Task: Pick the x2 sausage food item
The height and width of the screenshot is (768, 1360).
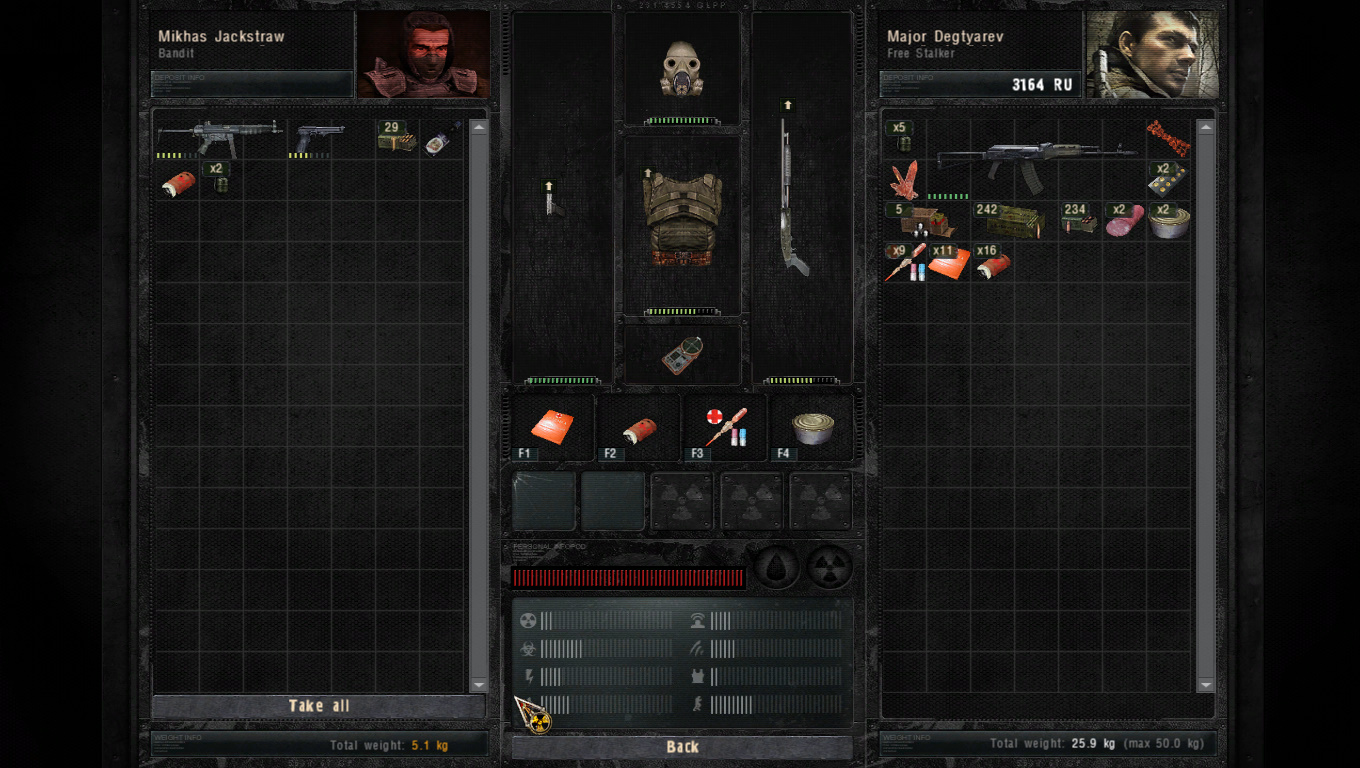Action: pyautogui.click(x=1124, y=221)
